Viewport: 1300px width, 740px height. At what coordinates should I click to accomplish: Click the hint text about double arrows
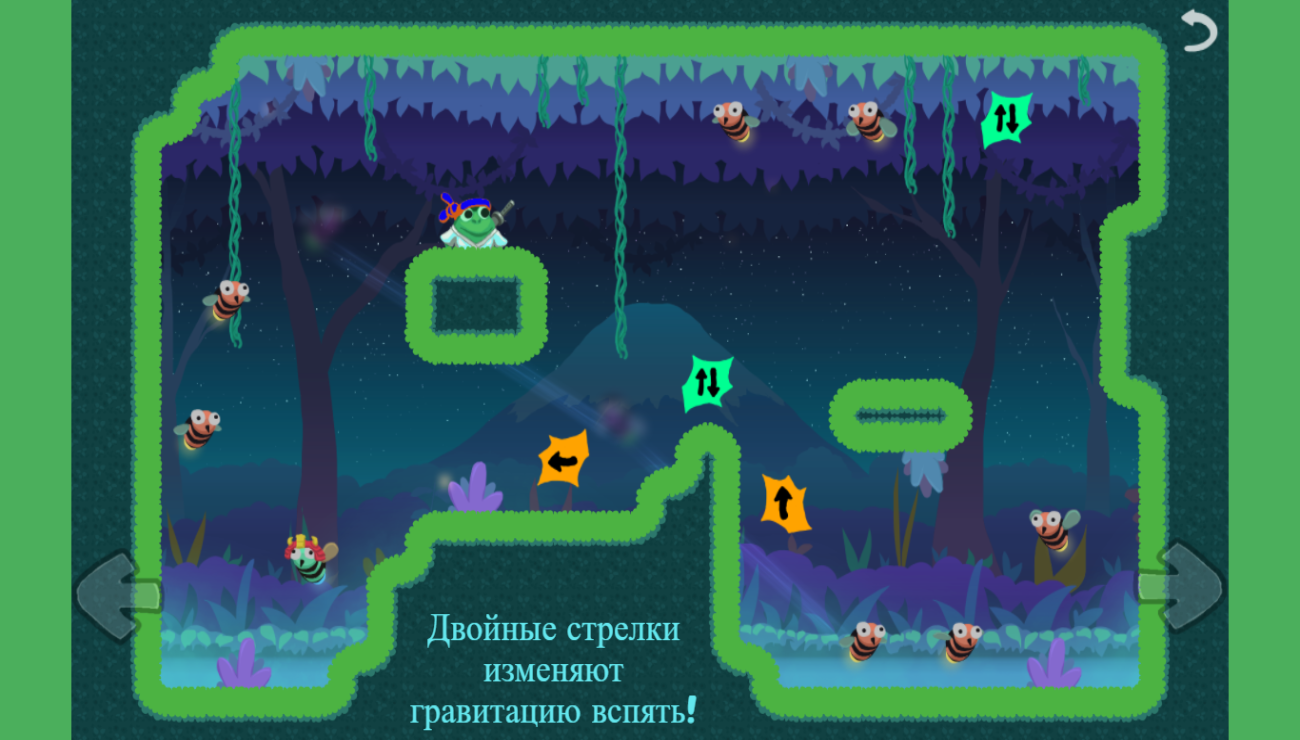pyautogui.click(x=555, y=669)
